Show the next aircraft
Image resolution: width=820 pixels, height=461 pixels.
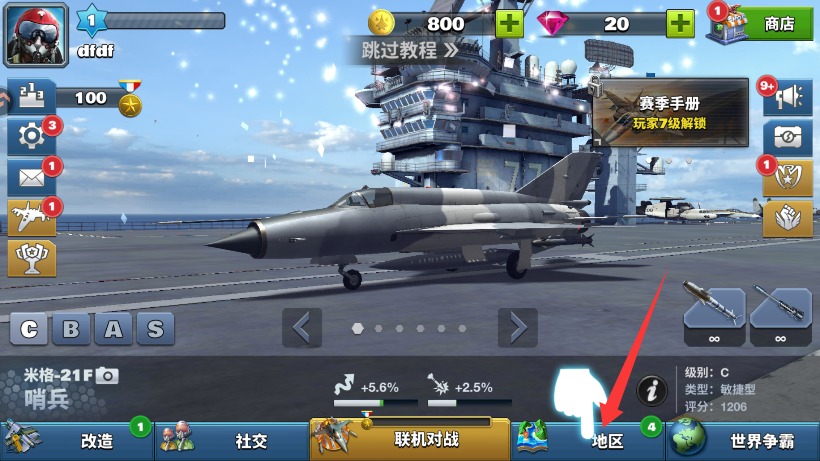point(518,327)
